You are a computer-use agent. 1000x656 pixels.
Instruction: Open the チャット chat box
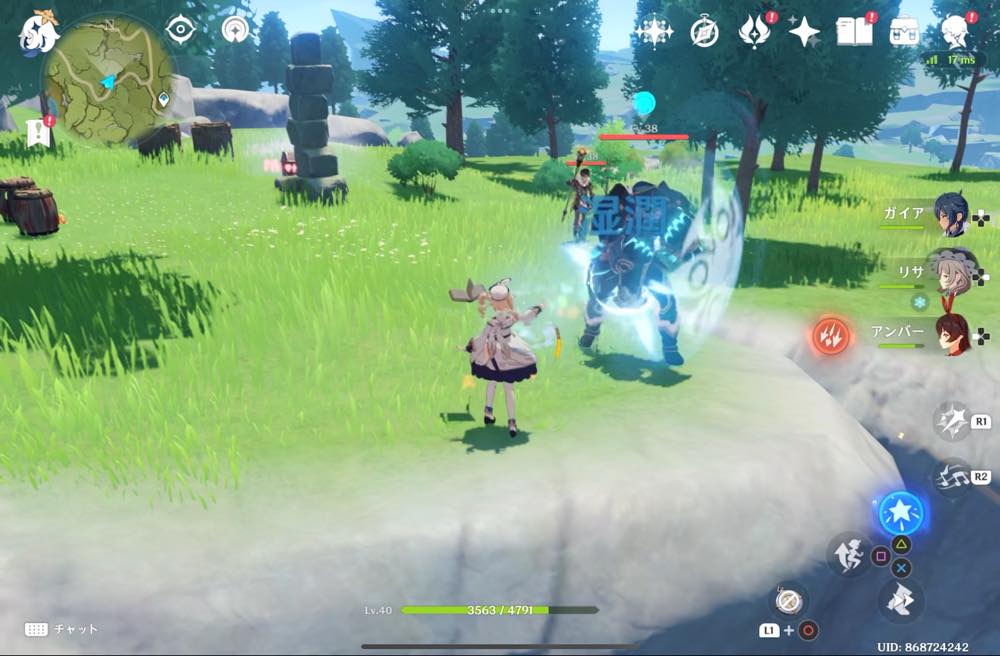(x=62, y=629)
